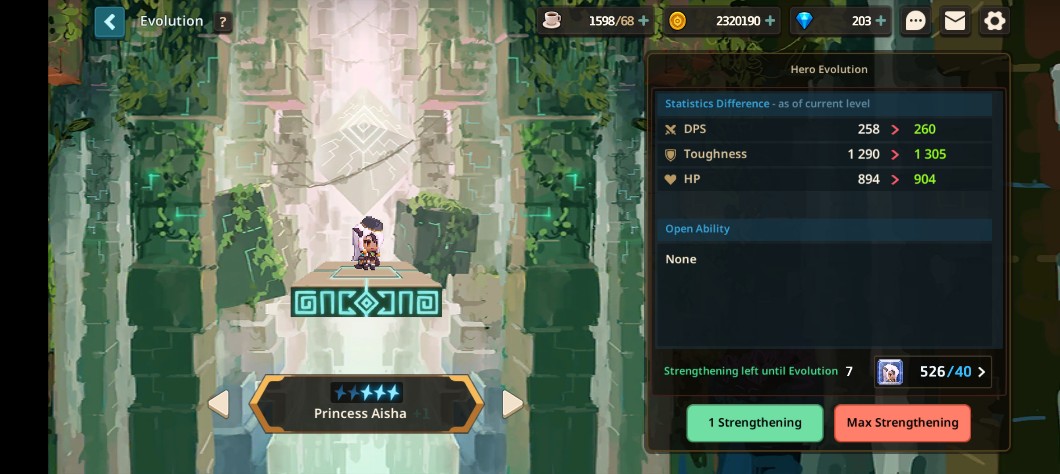The image size is (1060, 474).
Task: Show previous hero with left arrow
Action: pos(218,404)
